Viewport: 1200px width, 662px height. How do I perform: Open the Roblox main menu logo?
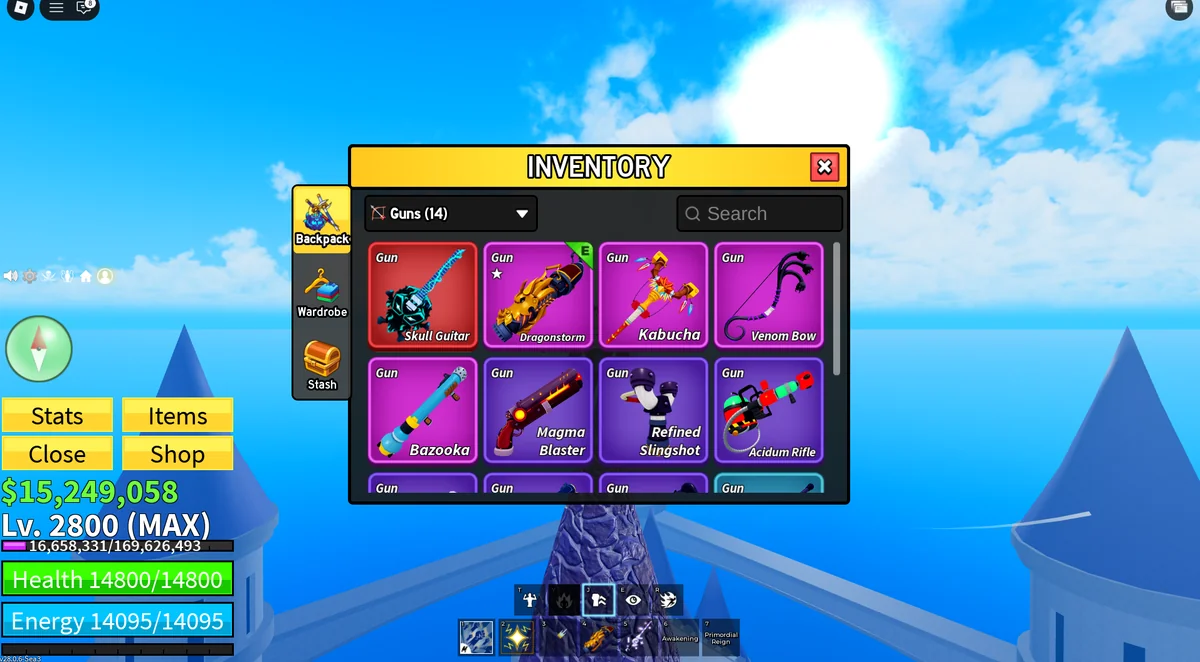coord(20,9)
